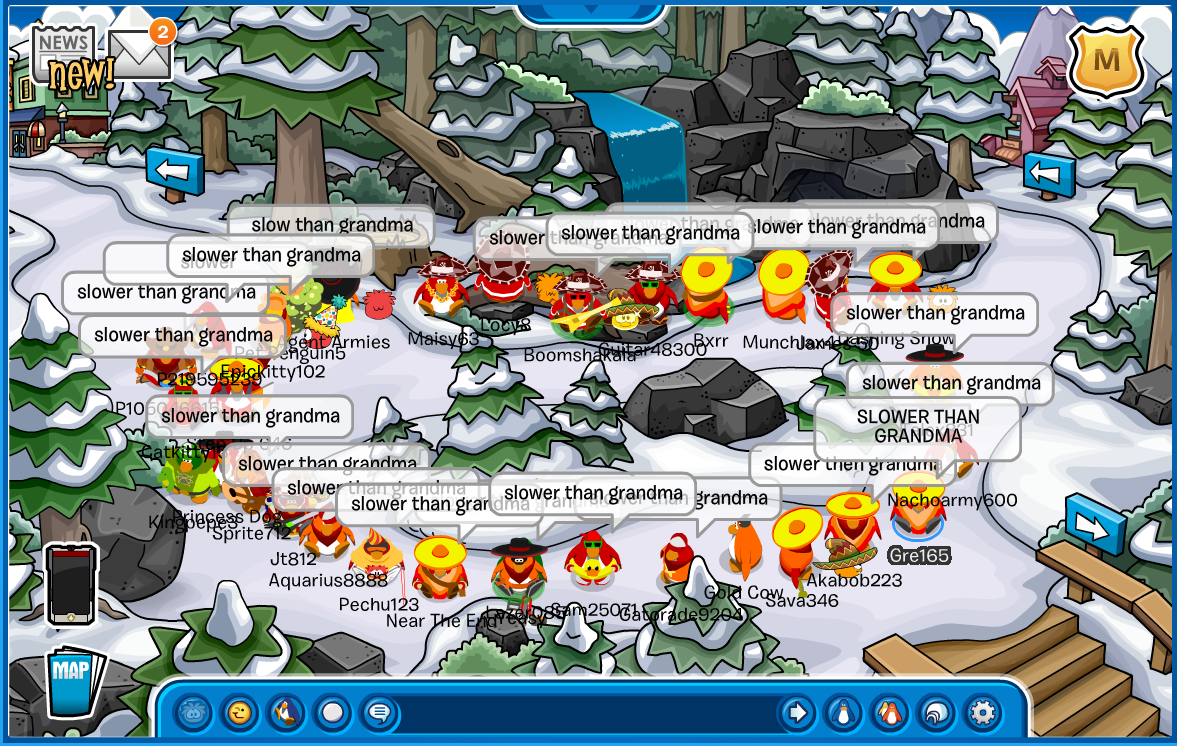The width and height of the screenshot is (1177, 746).
Task: Open the News newspaper icon
Action: (x=66, y=55)
